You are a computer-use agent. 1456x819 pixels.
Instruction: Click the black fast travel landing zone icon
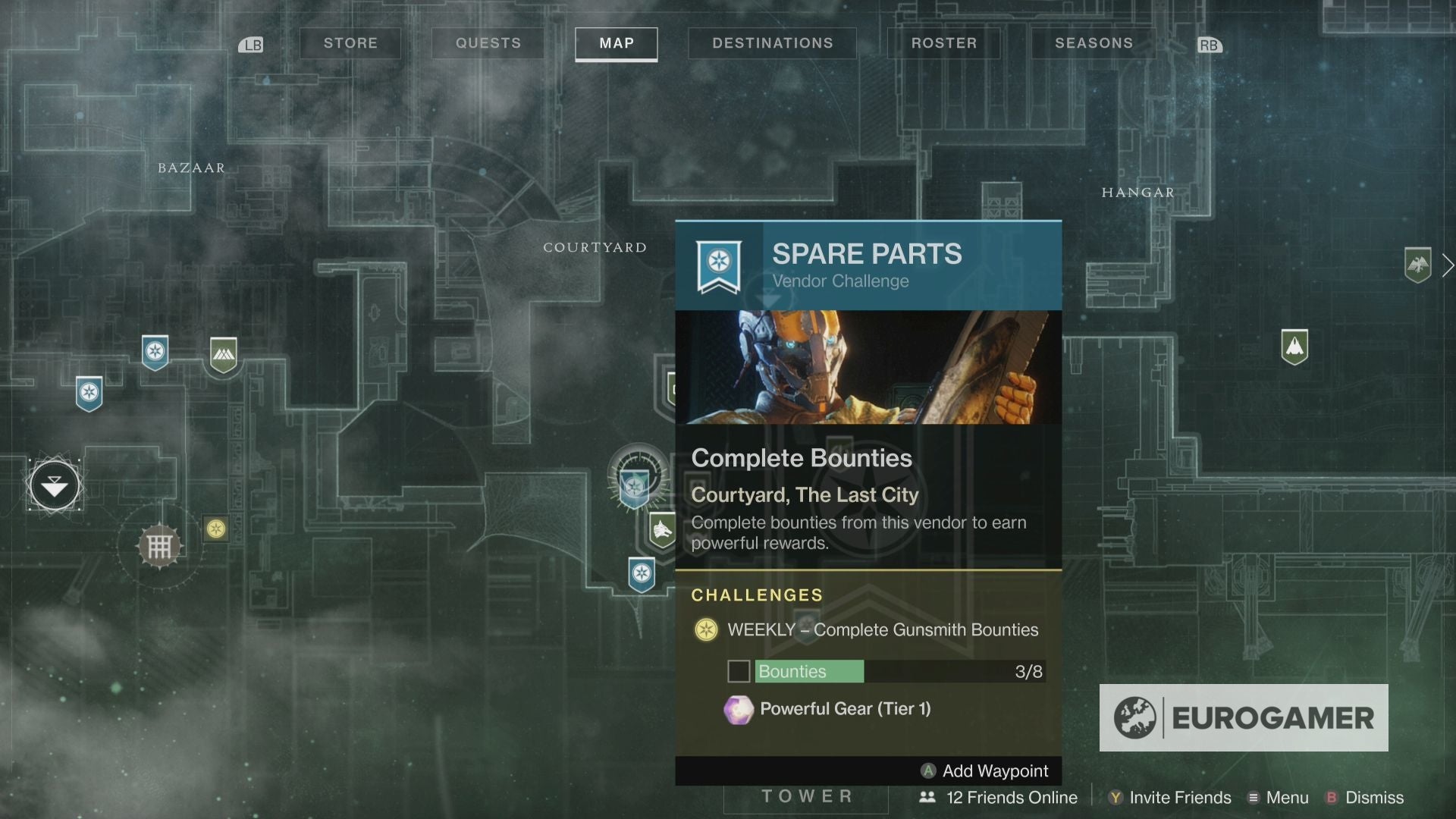pos(54,485)
